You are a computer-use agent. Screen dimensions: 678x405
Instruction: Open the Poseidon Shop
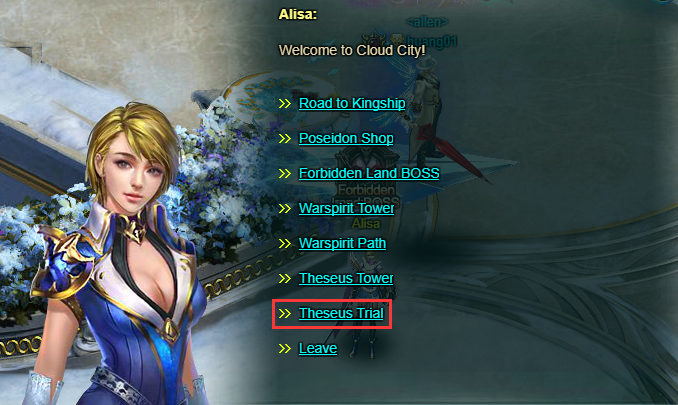pyautogui.click(x=345, y=138)
